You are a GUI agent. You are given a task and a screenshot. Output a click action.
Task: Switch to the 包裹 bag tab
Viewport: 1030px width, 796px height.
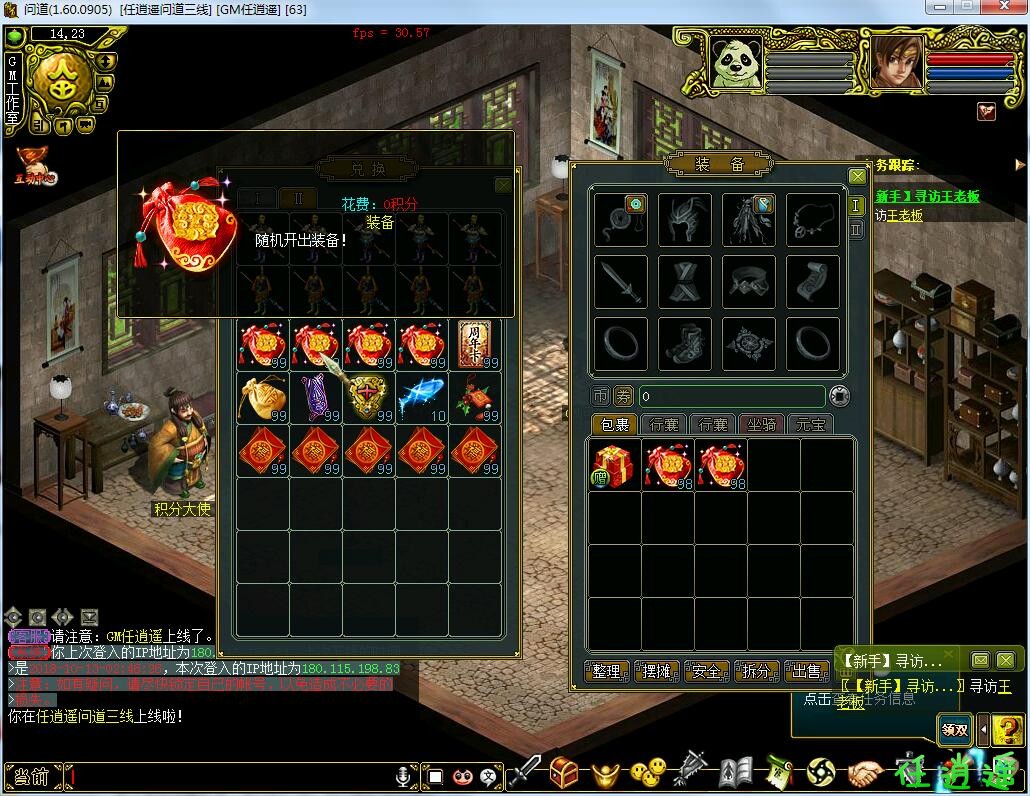[614, 425]
